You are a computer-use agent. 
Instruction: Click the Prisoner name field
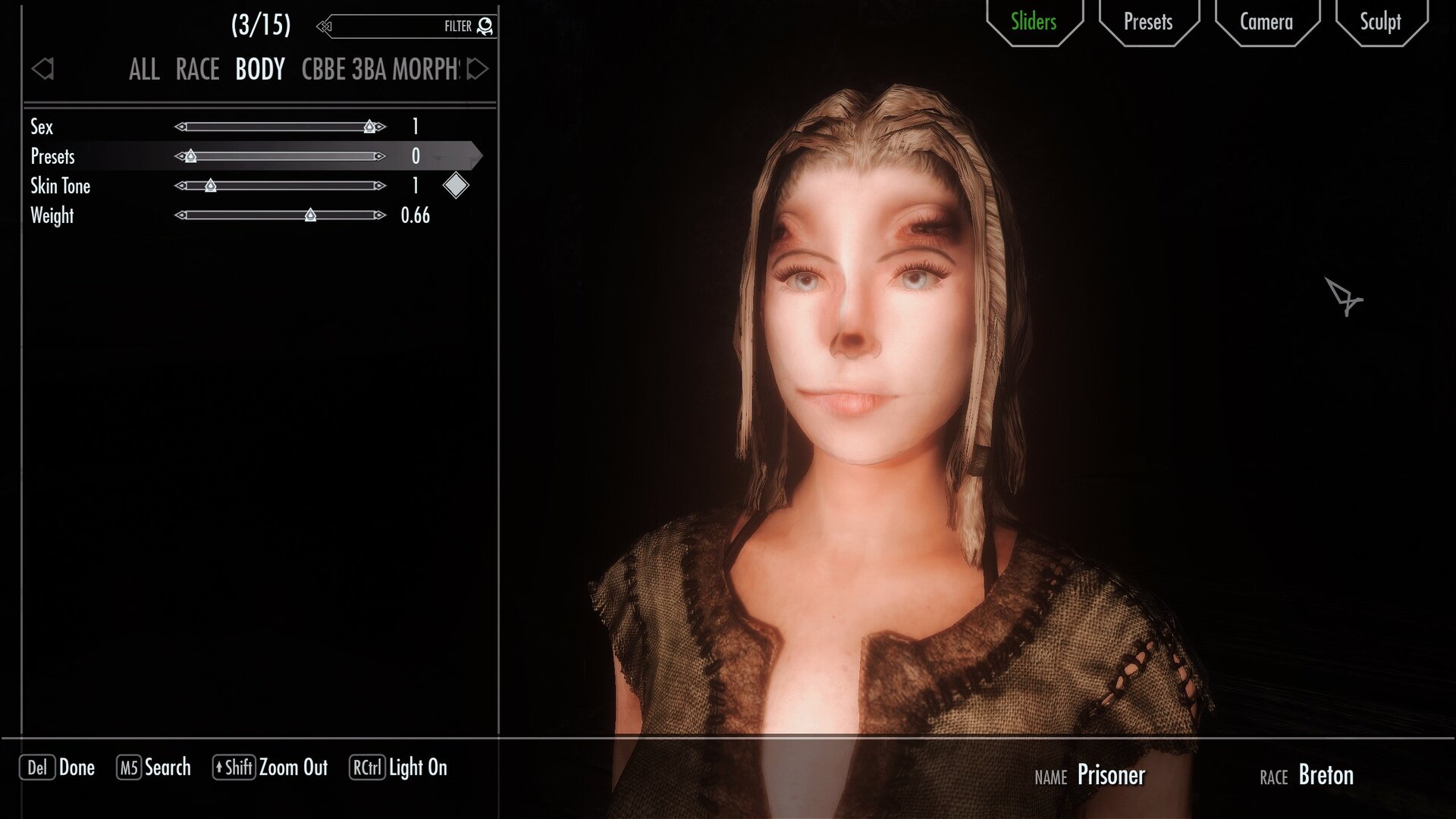click(1112, 776)
